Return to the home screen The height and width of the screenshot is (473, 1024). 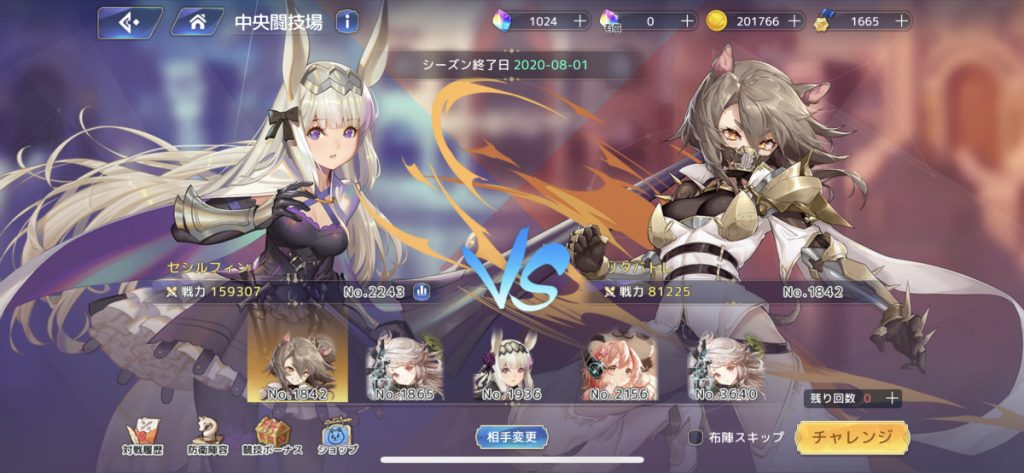tap(197, 21)
